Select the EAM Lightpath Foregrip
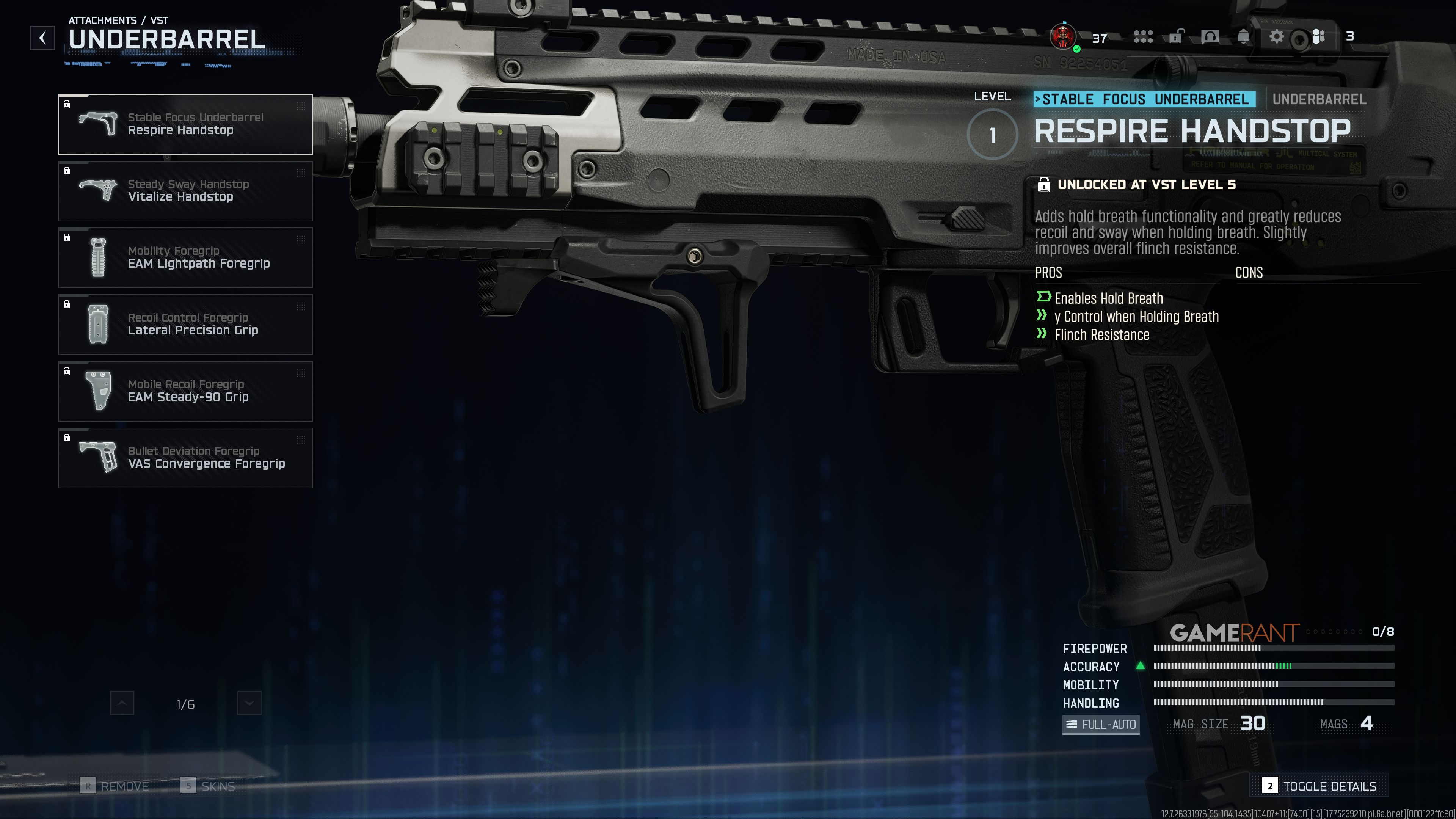This screenshot has width=1456, height=819. 185,258
